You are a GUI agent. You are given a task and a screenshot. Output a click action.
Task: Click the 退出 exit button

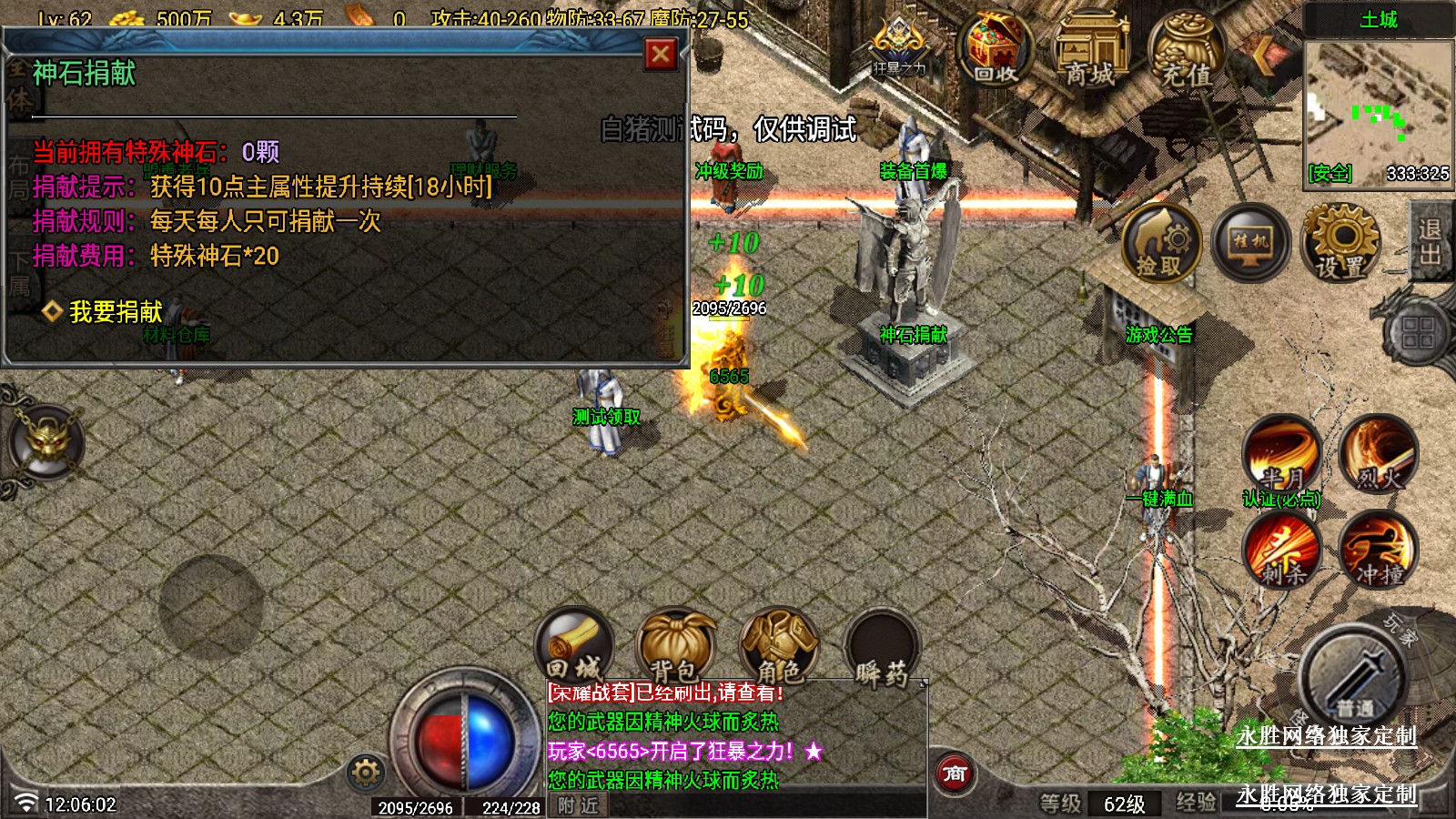[1431, 242]
